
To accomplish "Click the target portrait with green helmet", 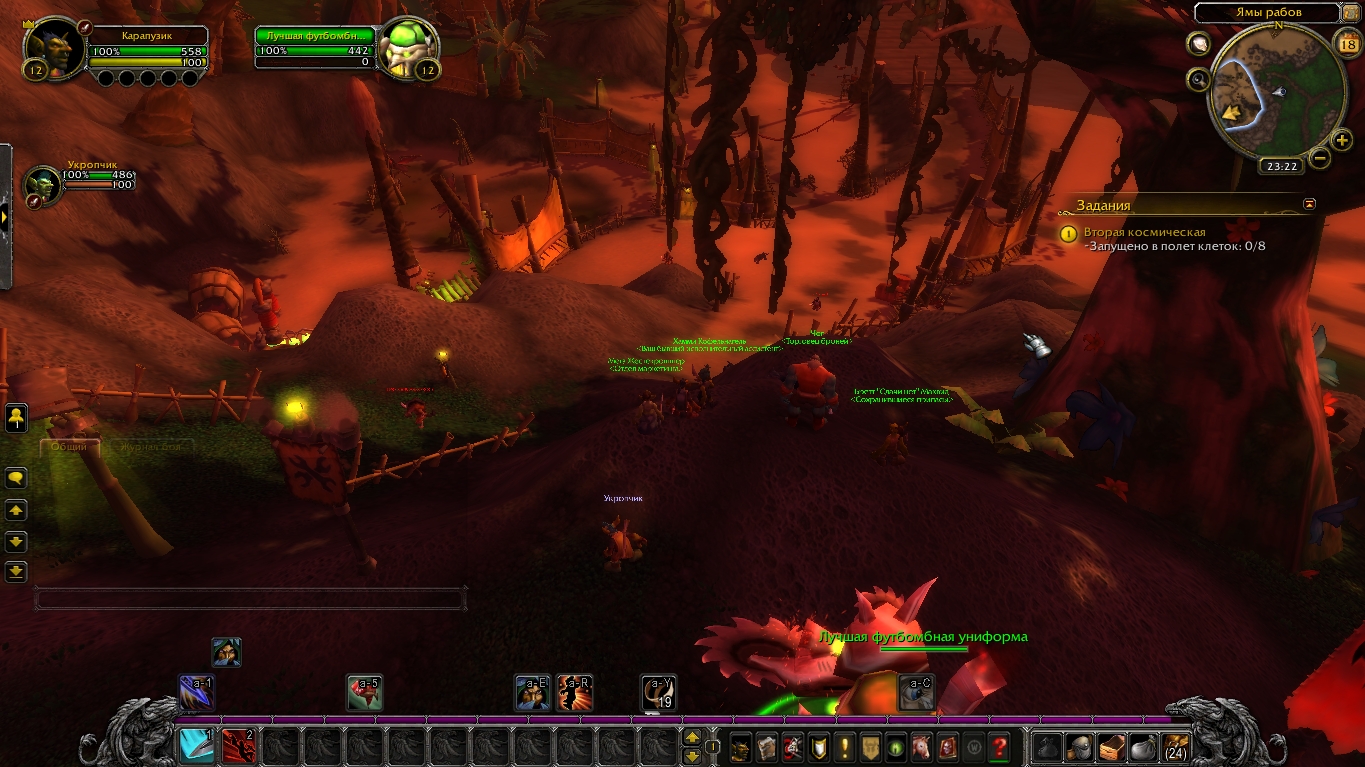I will coord(407,46).
